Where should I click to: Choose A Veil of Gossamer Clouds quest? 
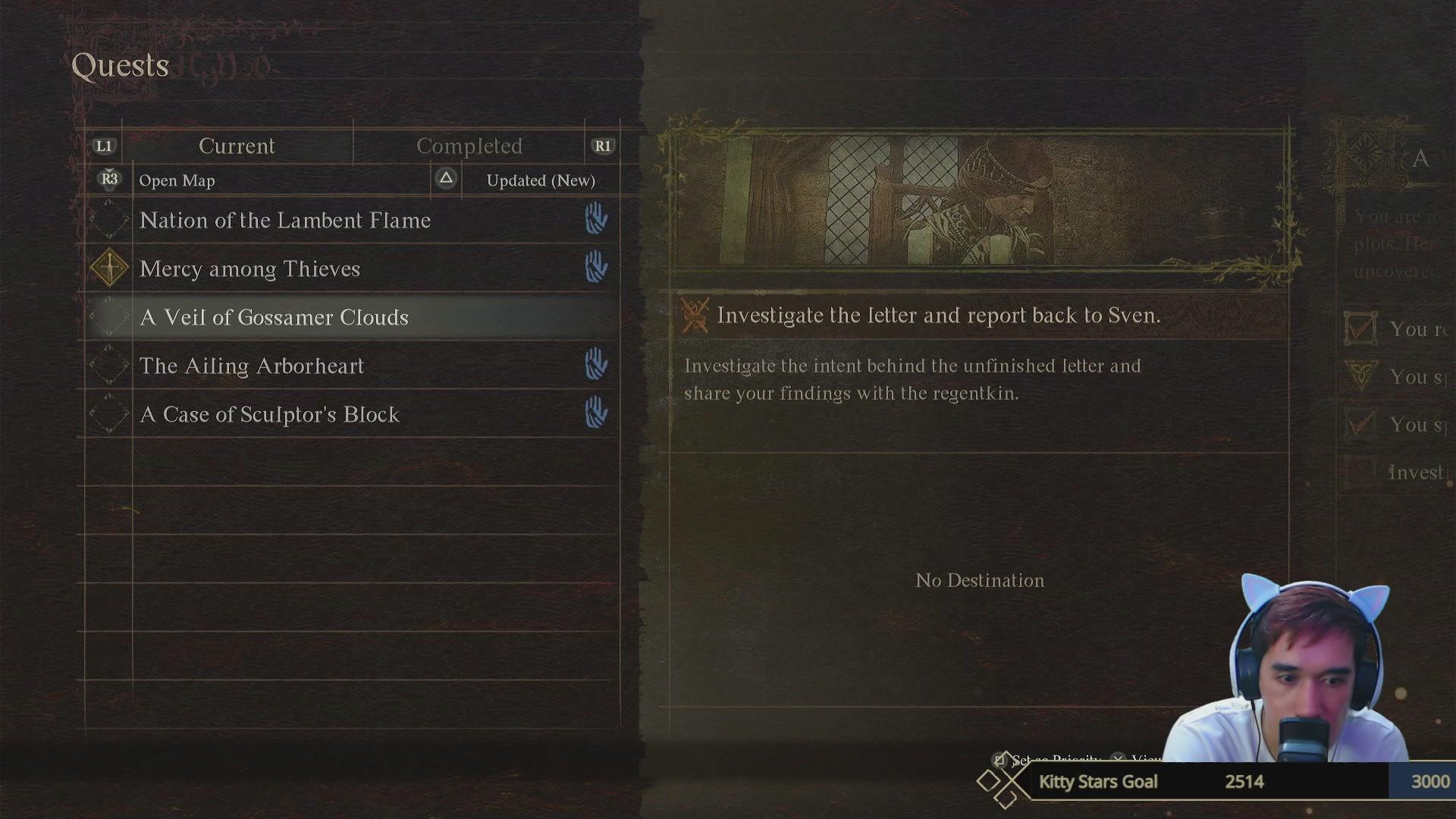(274, 318)
